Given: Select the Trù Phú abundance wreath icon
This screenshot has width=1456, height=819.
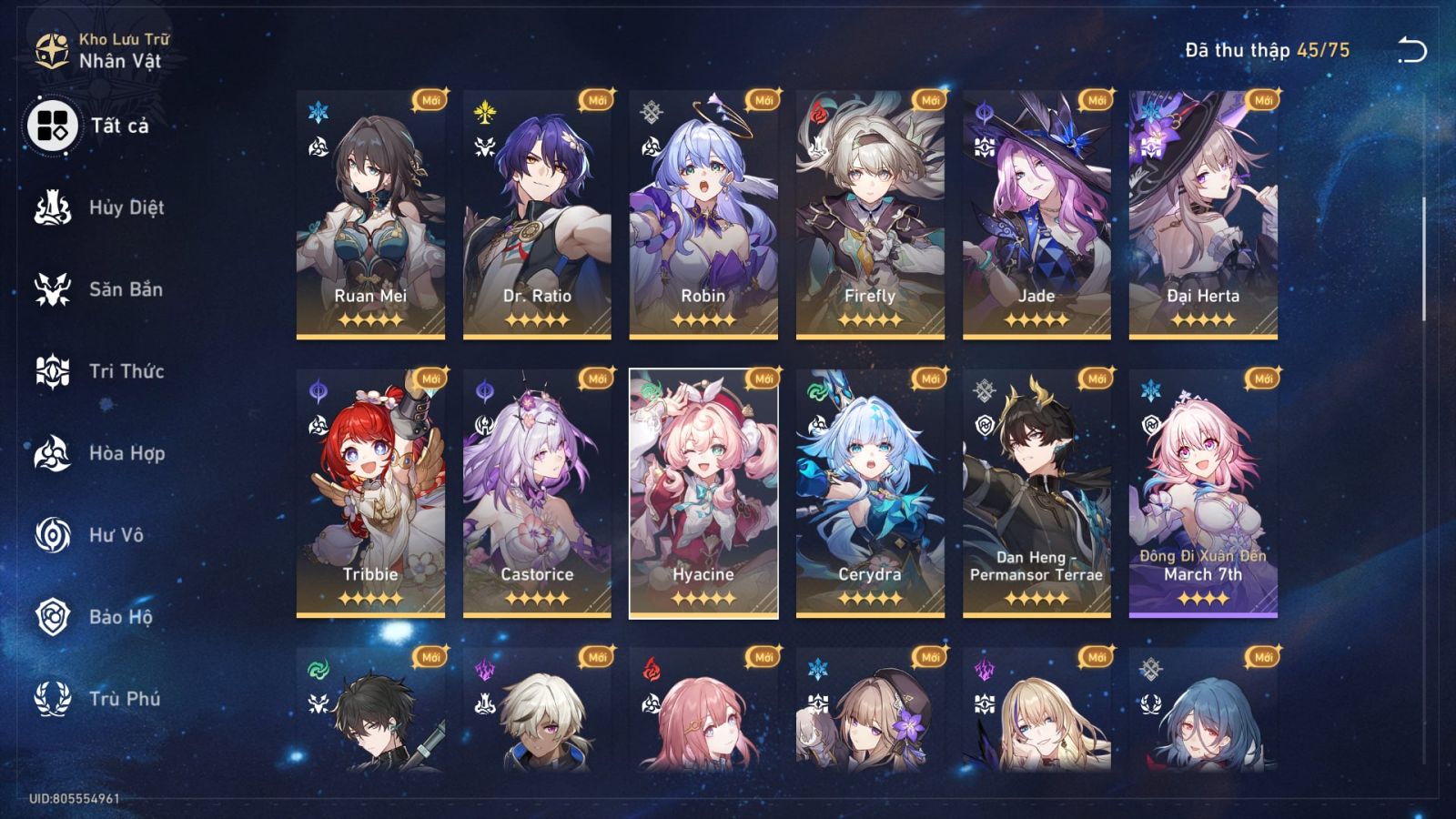Looking at the screenshot, I should coord(52,699).
